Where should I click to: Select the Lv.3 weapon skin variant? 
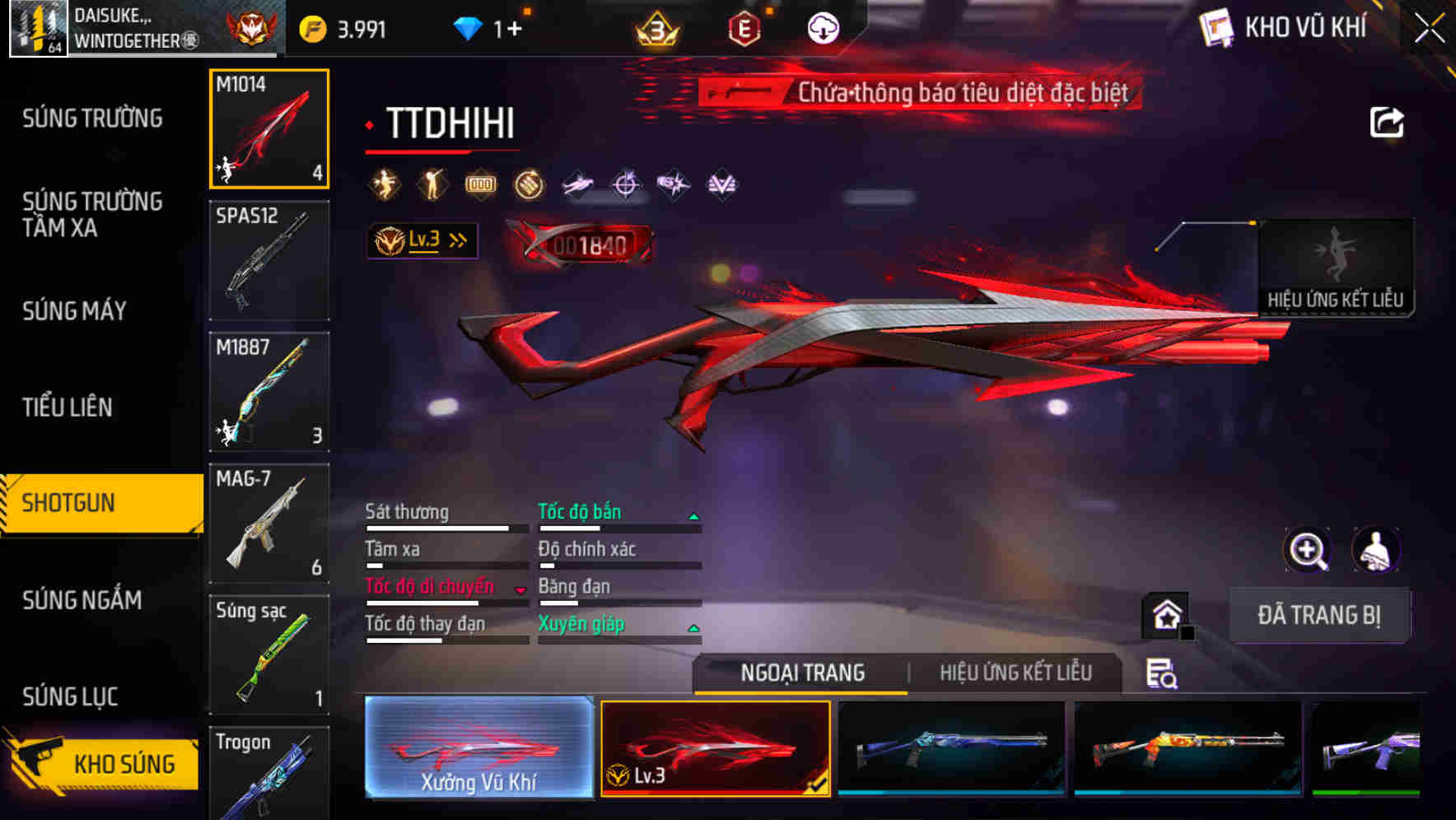click(x=715, y=749)
